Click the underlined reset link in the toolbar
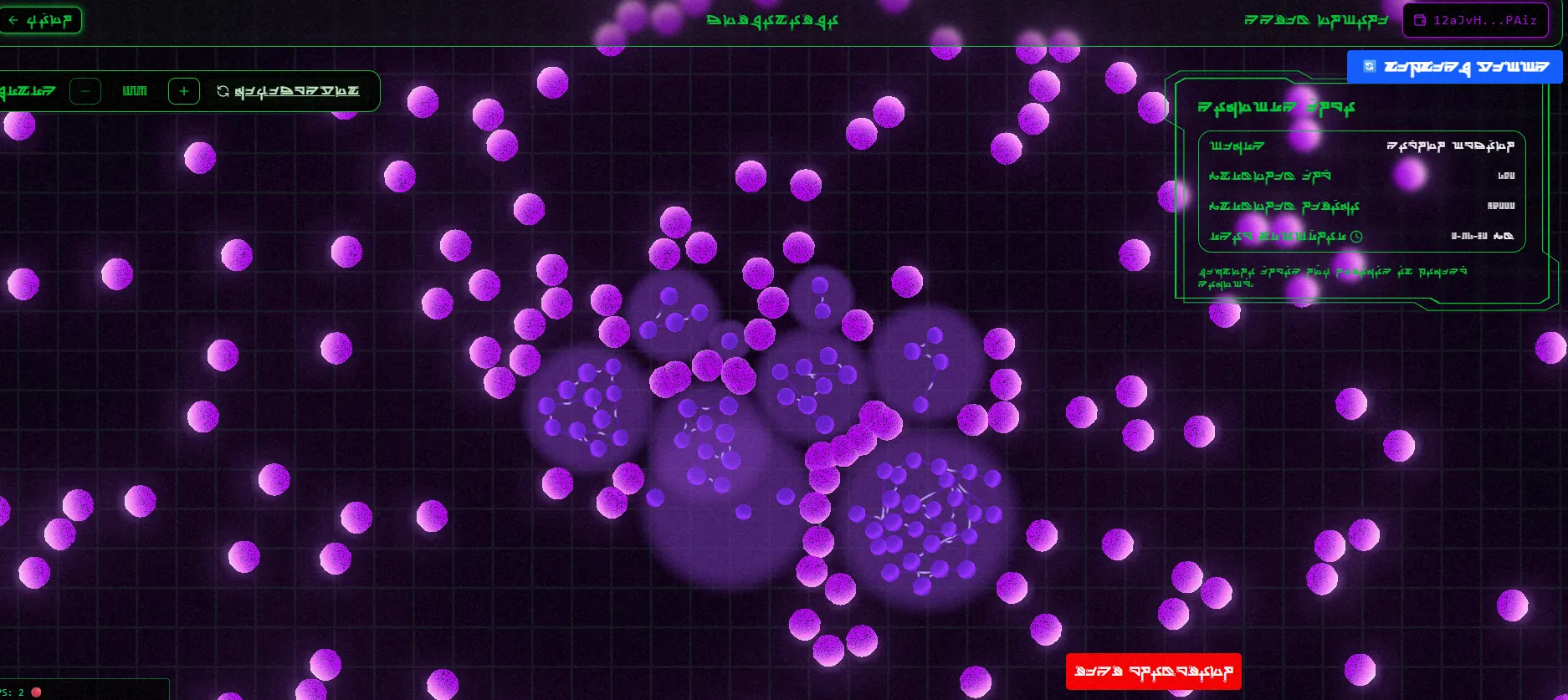The image size is (1568, 700). click(297, 90)
